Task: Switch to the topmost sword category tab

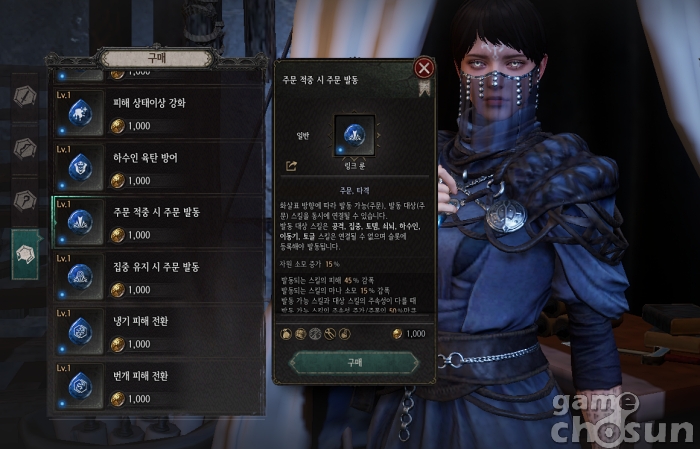Action: coord(26,96)
